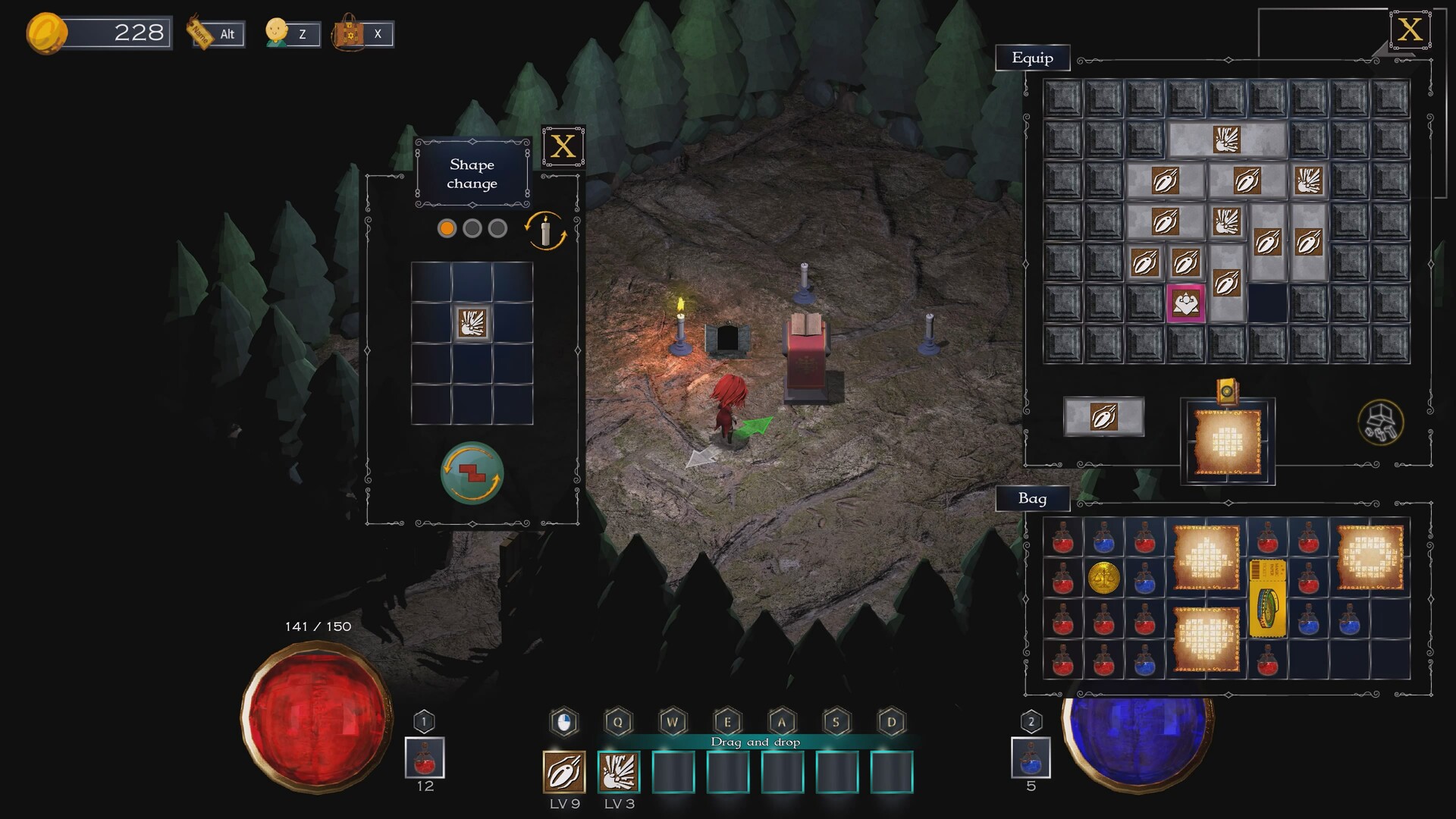Click the candle rotation icon
The width and height of the screenshot is (1456, 819).
click(545, 231)
